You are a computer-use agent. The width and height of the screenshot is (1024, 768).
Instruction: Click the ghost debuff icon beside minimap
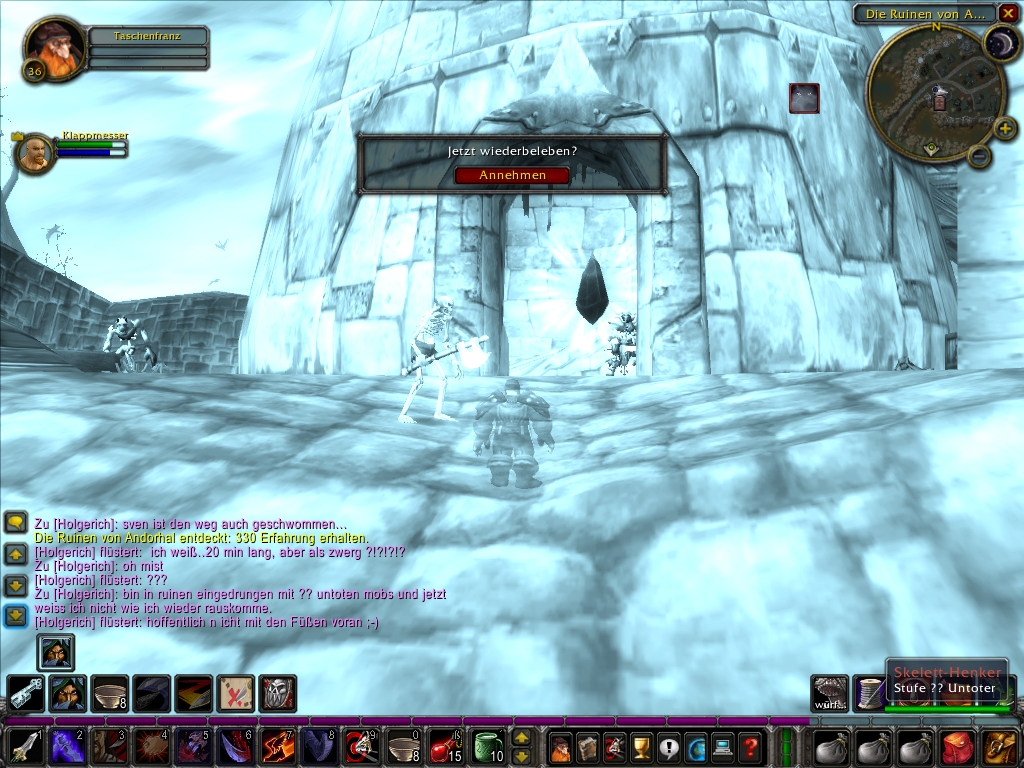click(x=804, y=98)
